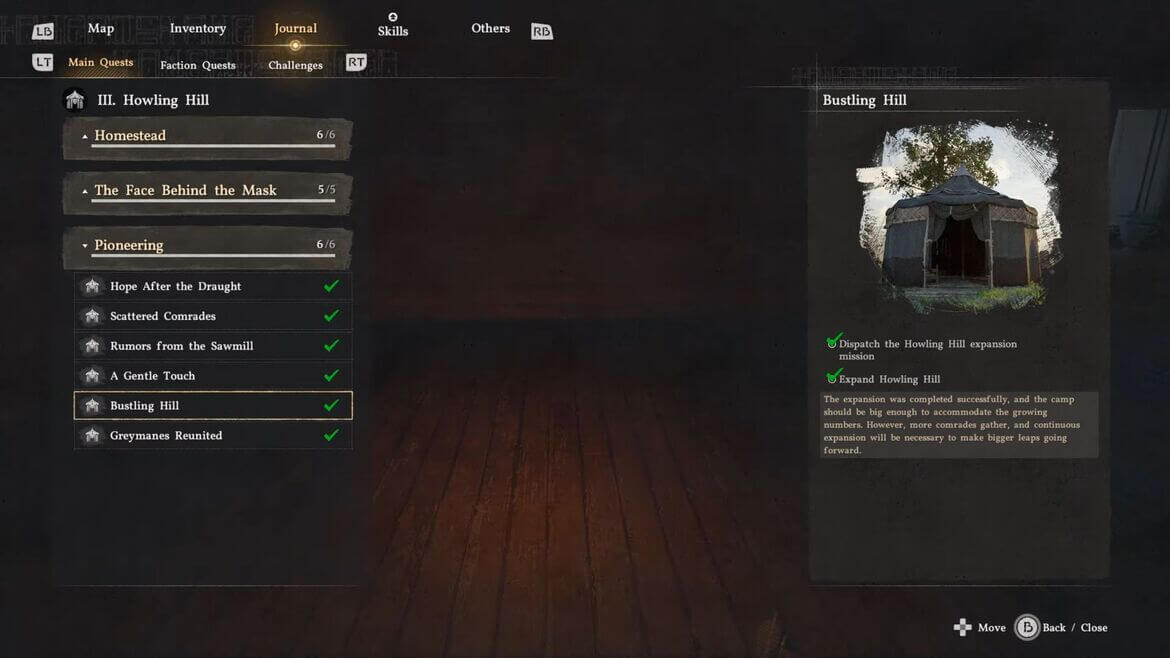Image resolution: width=1170 pixels, height=658 pixels.
Task: Expand The Face Behind the Mask group
Action: 208,191
